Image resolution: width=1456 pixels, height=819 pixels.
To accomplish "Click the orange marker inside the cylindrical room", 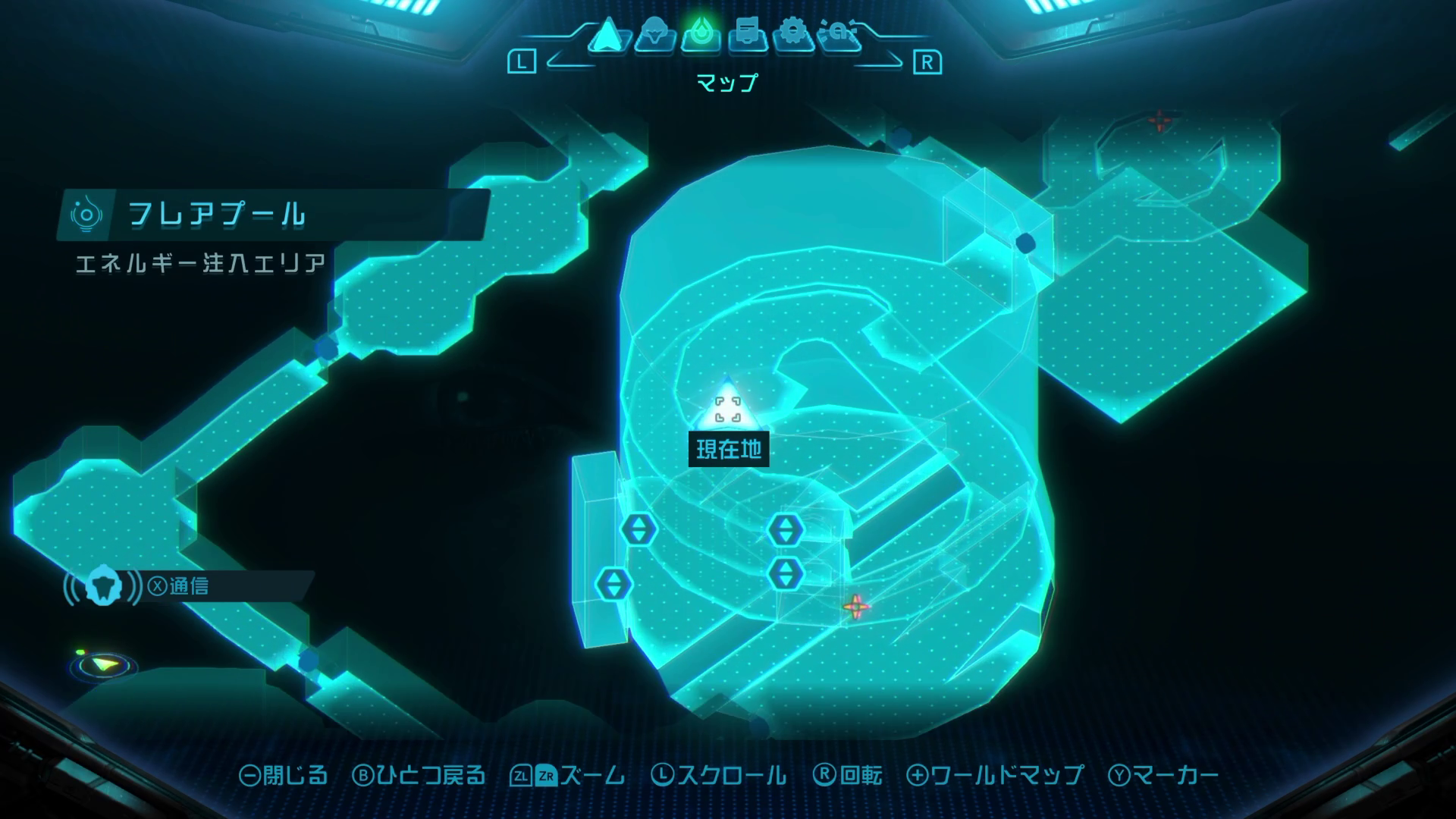I will point(855,606).
